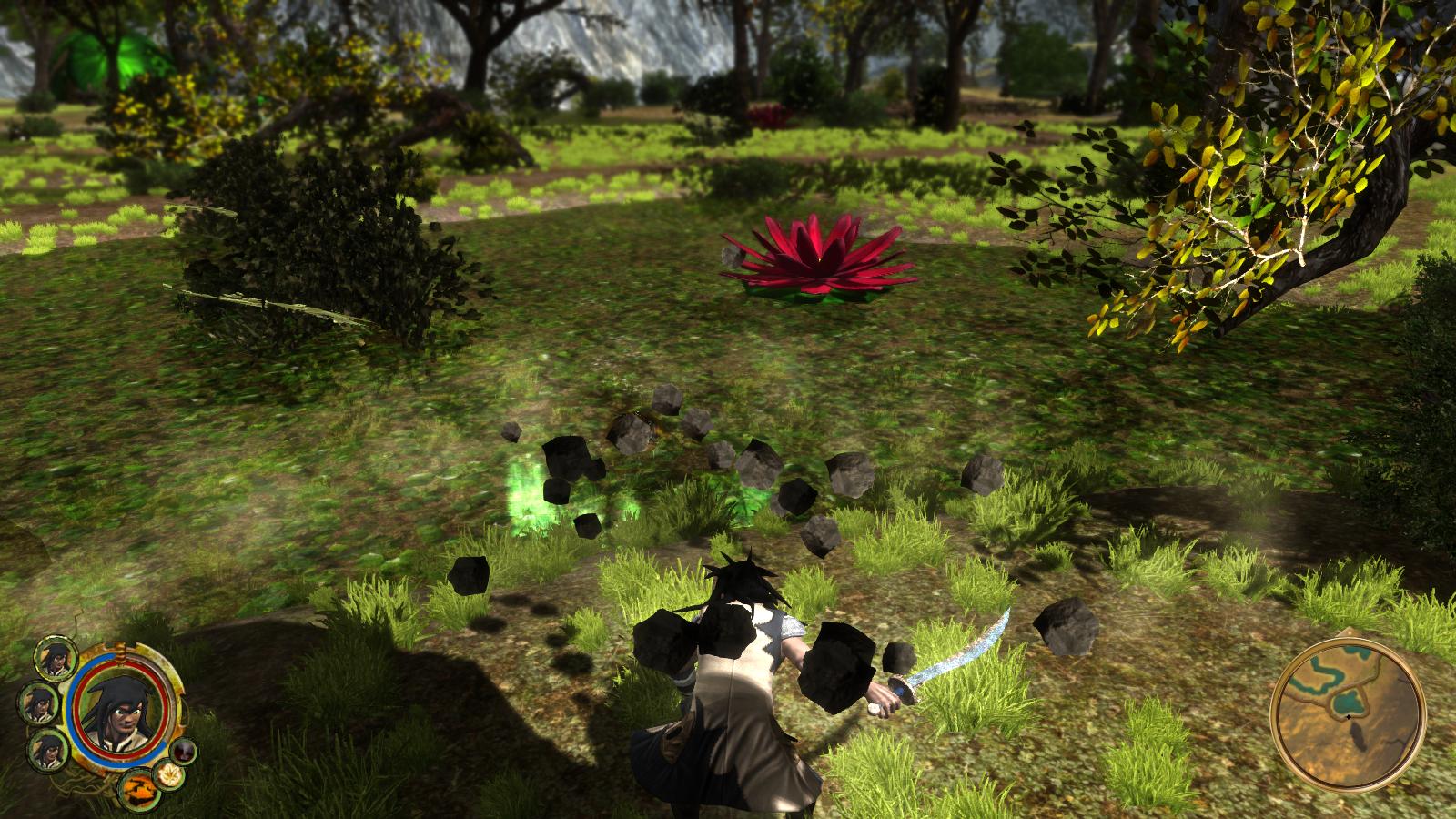
Task: Activate the dark red ability icon
Action: point(185,750)
